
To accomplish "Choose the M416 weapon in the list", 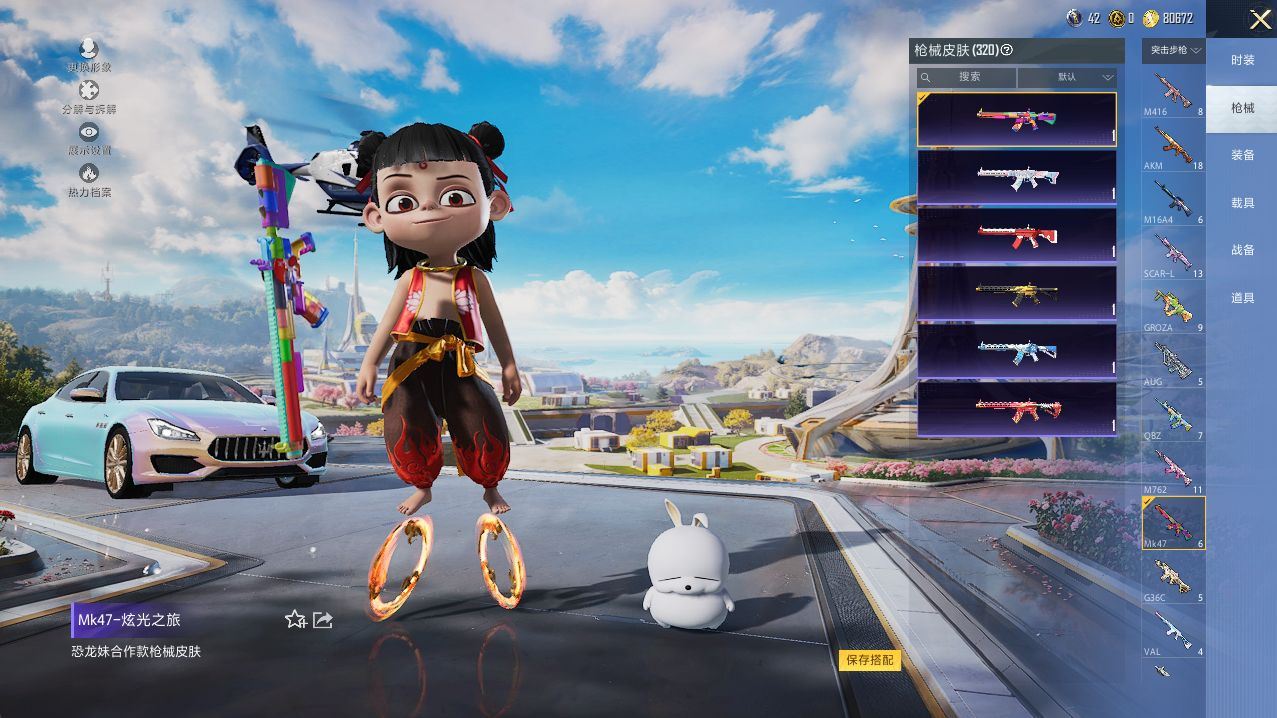I will point(1173,93).
